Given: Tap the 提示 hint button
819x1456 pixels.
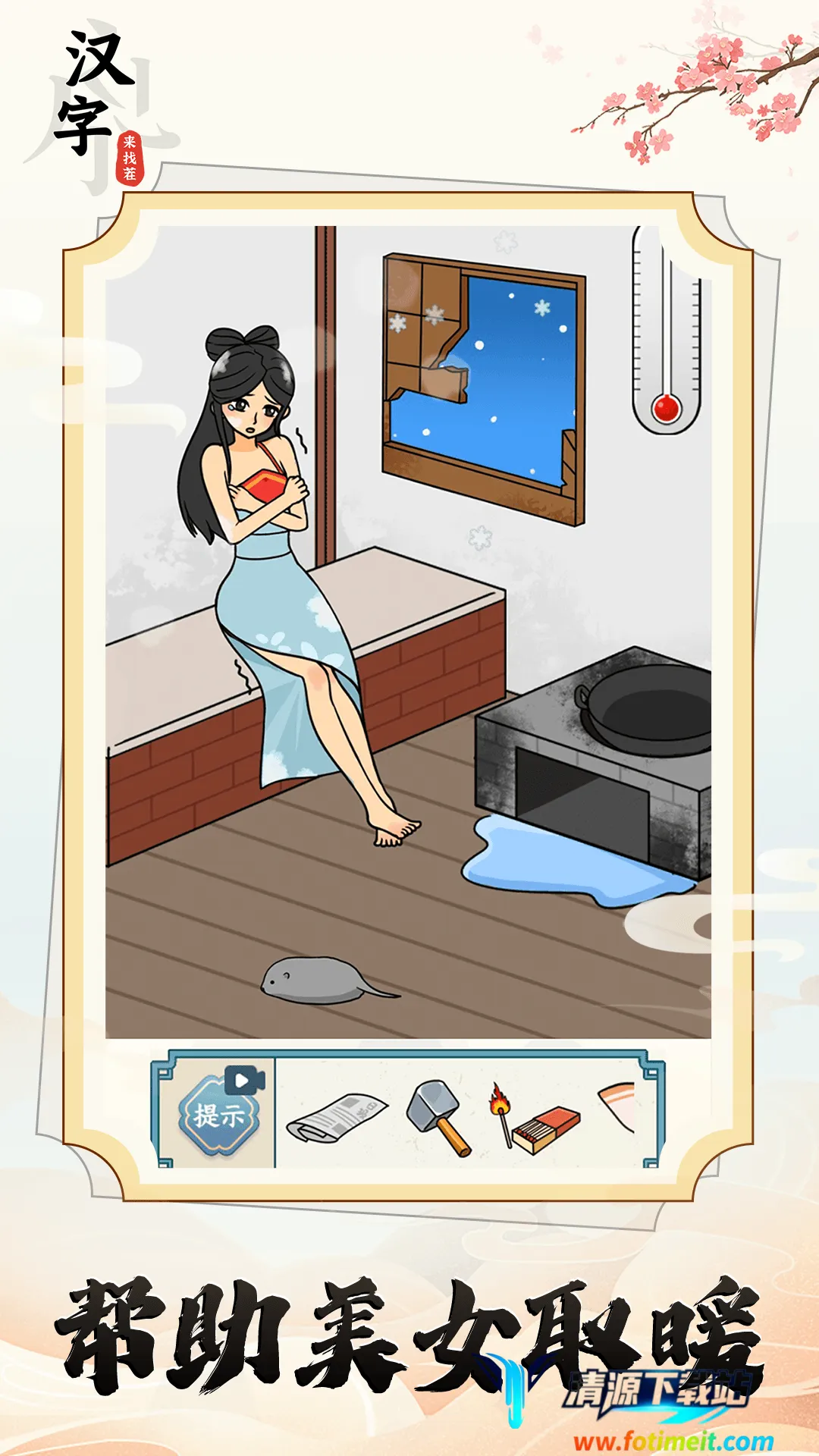Looking at the screenshot, I should [219, 1114].
